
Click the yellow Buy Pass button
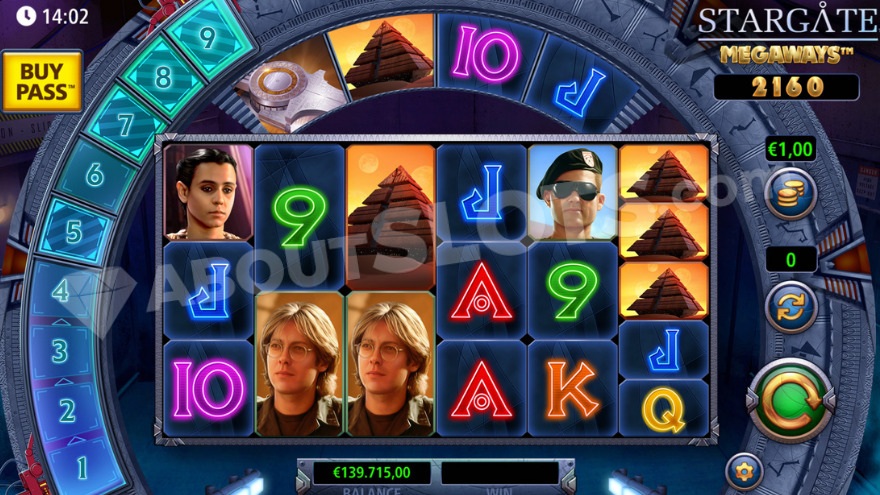41,81
